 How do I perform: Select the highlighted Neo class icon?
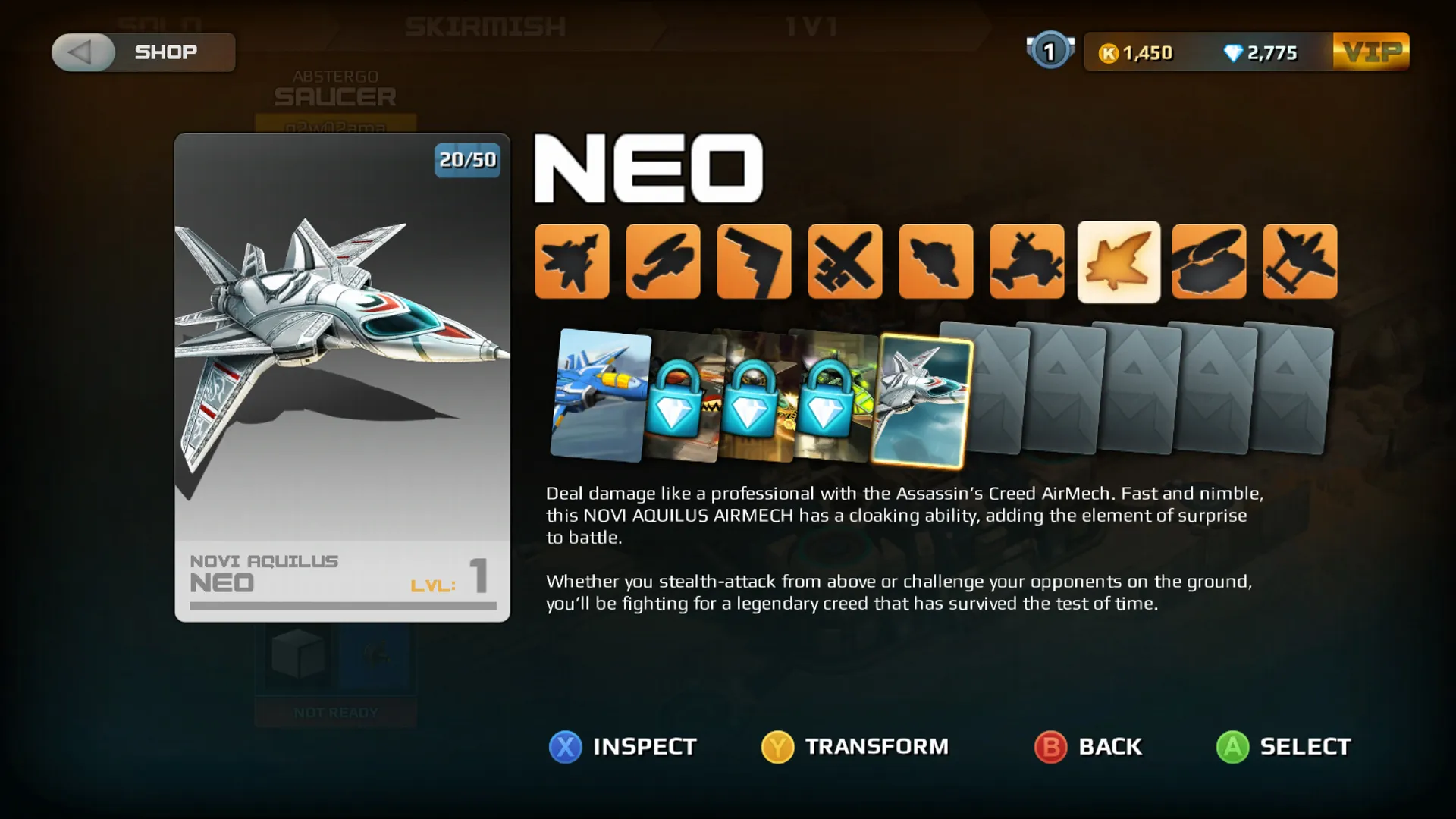(1119, 262)
